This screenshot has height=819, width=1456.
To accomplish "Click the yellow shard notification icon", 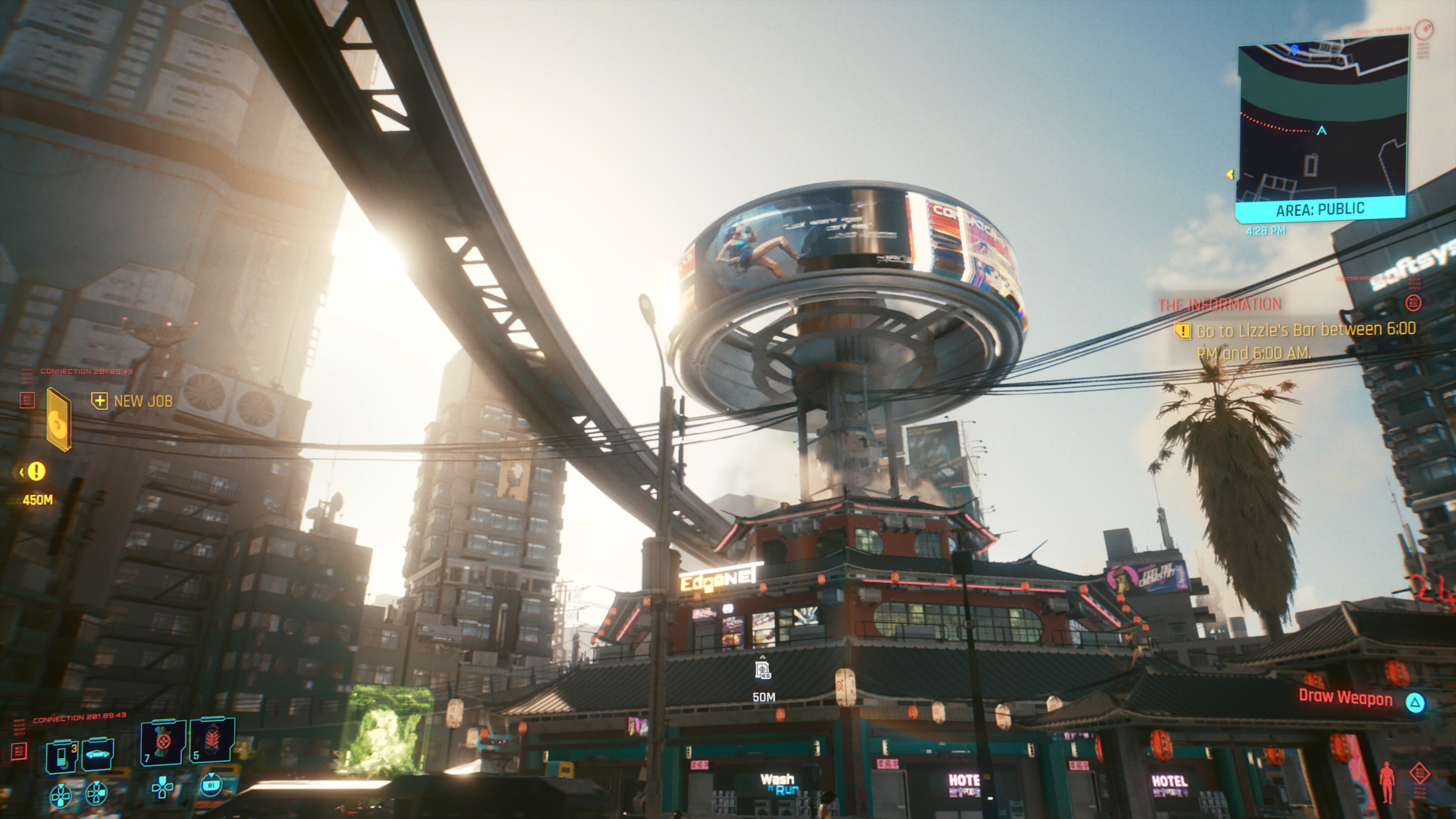I will pyautogui.click(x=58, y=419).
